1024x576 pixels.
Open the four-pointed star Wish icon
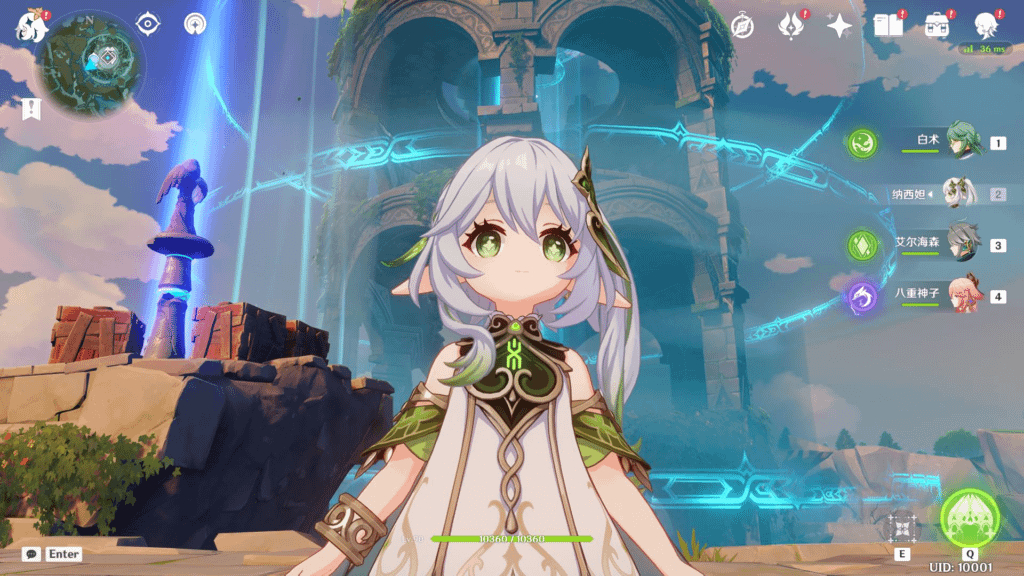point(839,26)
